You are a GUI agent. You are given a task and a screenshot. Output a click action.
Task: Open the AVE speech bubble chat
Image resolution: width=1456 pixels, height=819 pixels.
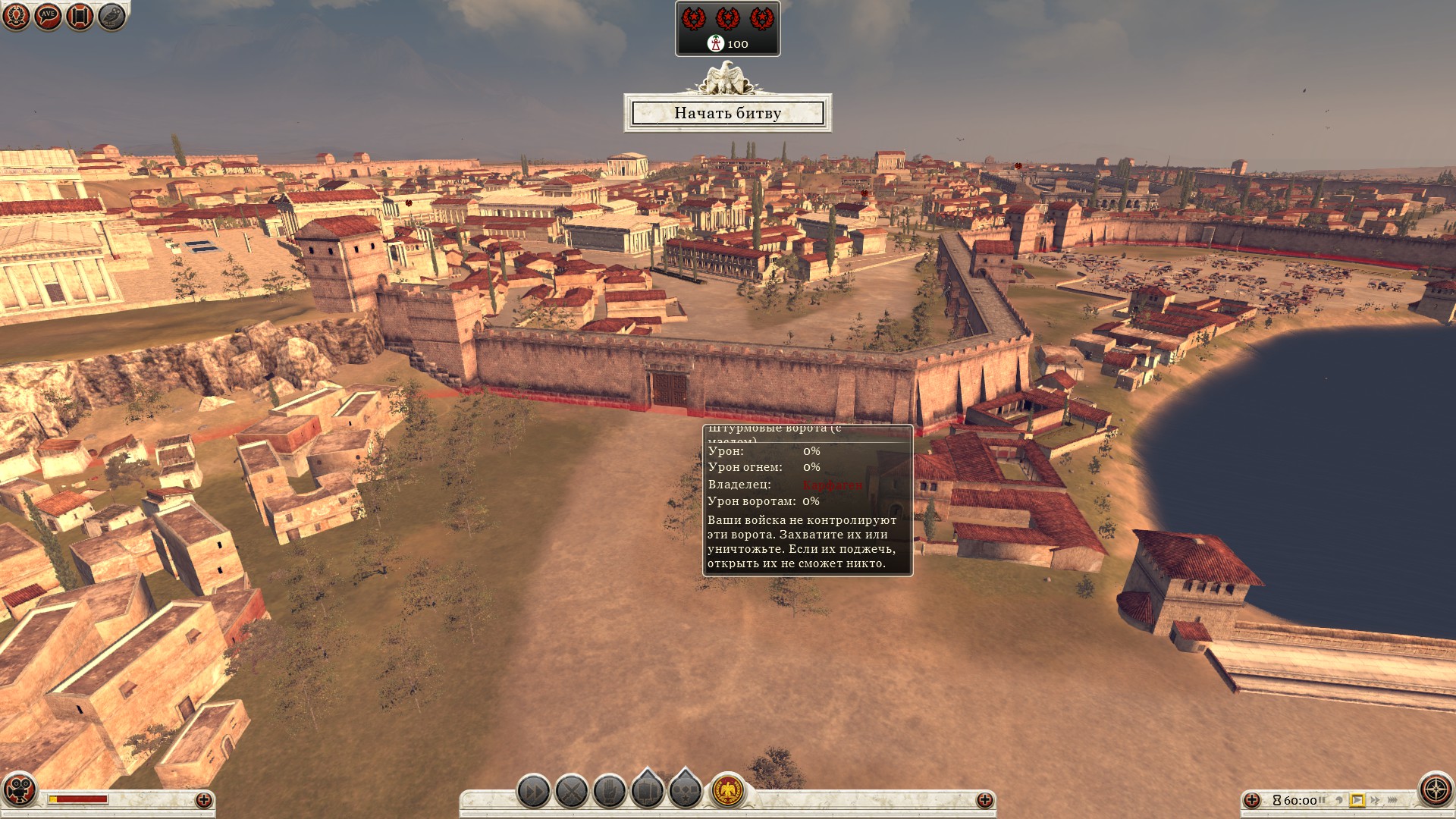coord(48,16)
